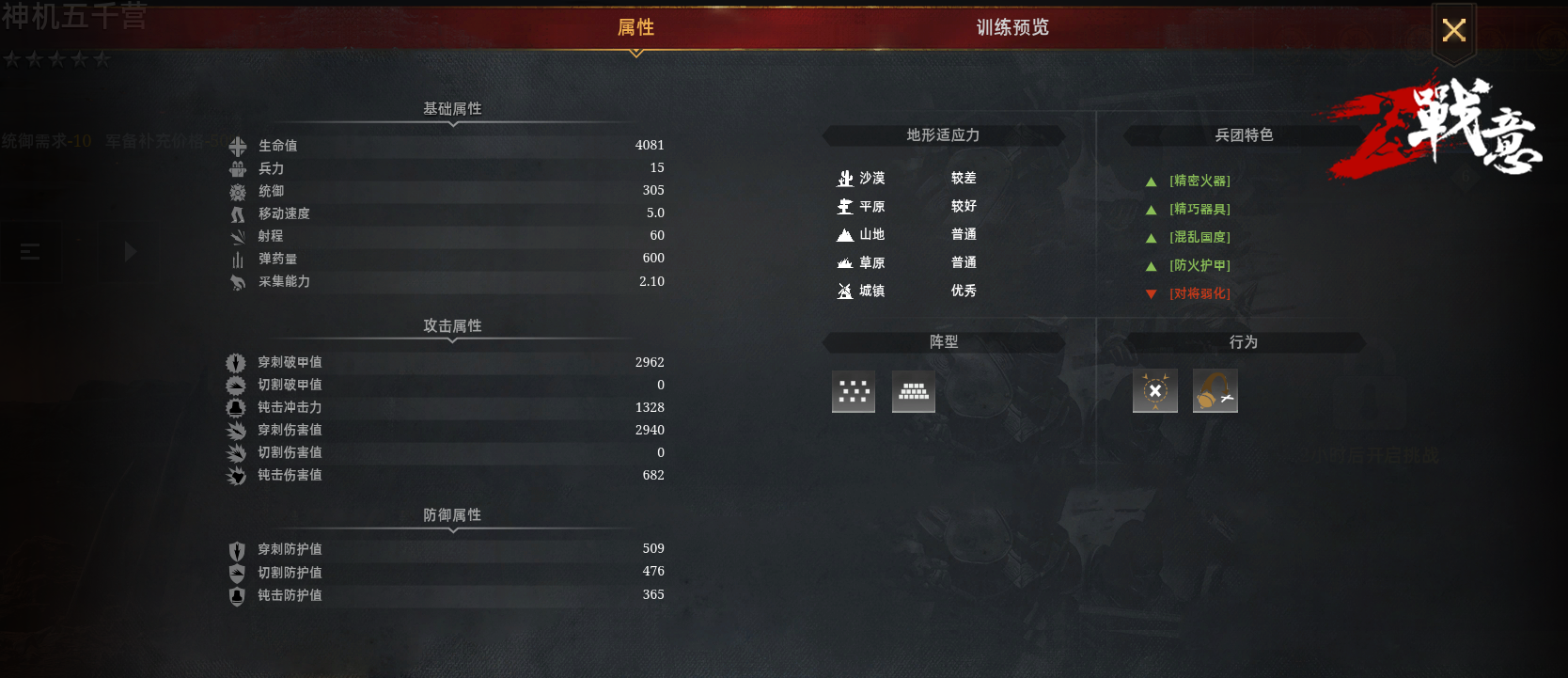1568x678 pixels.
Task: Select the tight line formation icon
Action: (913, 391)
